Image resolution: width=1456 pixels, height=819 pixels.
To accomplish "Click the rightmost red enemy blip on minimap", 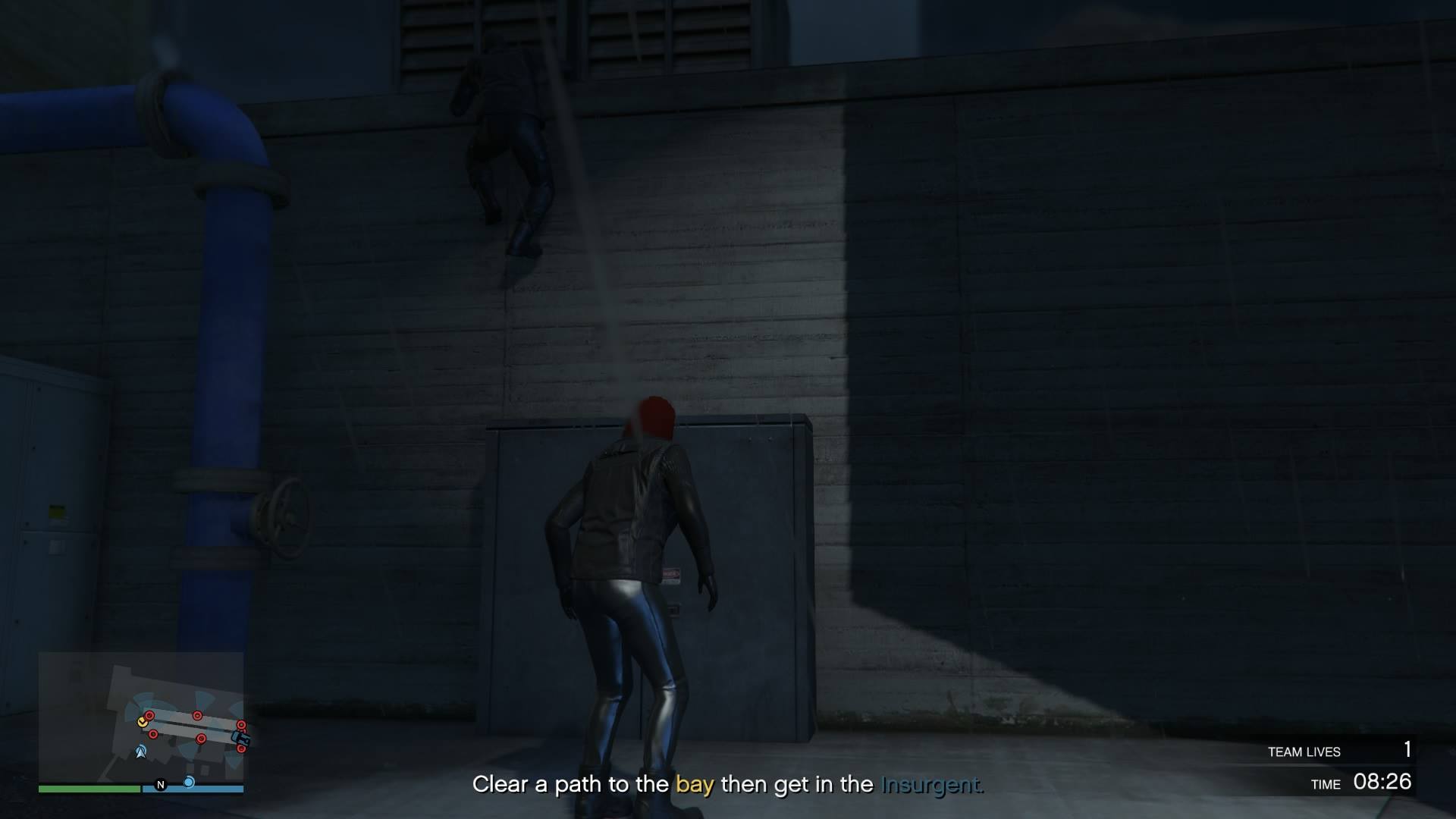I will (x=241, y=726).
